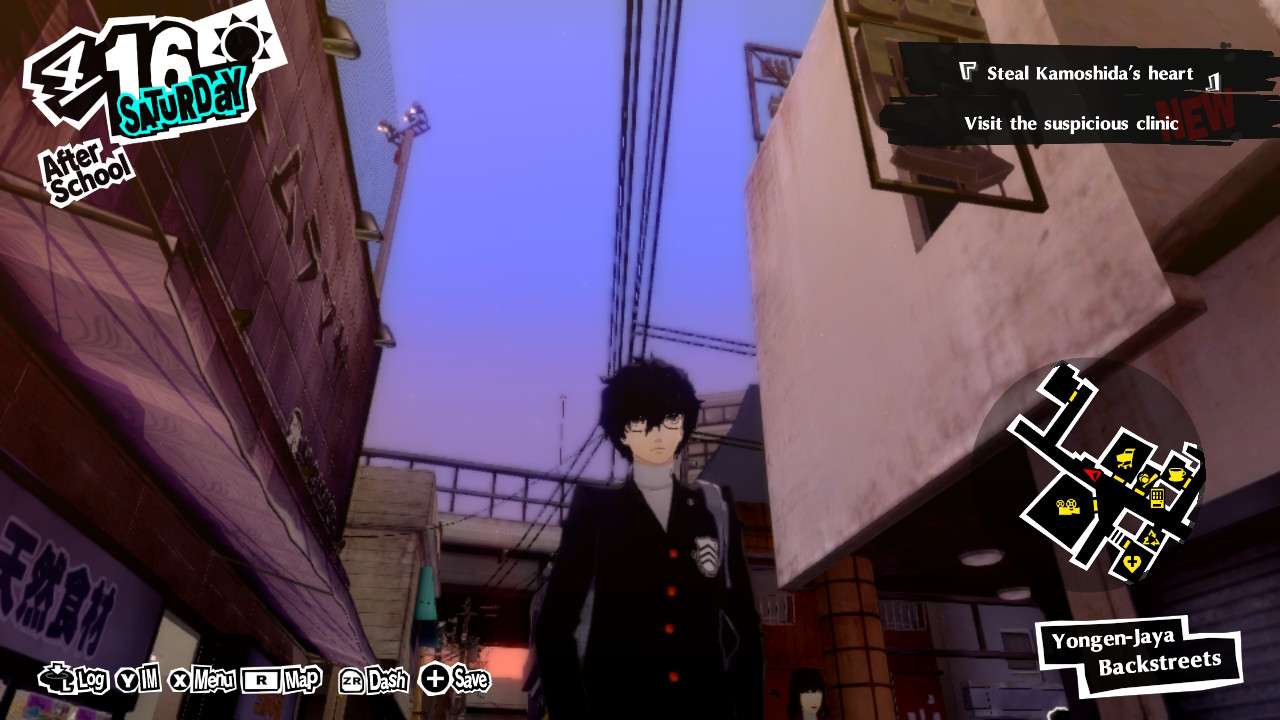The height and width of the screenshot is (720, 1280).
Task: Click the coffee cup café icon on minimap
Action: point(1175,473)
